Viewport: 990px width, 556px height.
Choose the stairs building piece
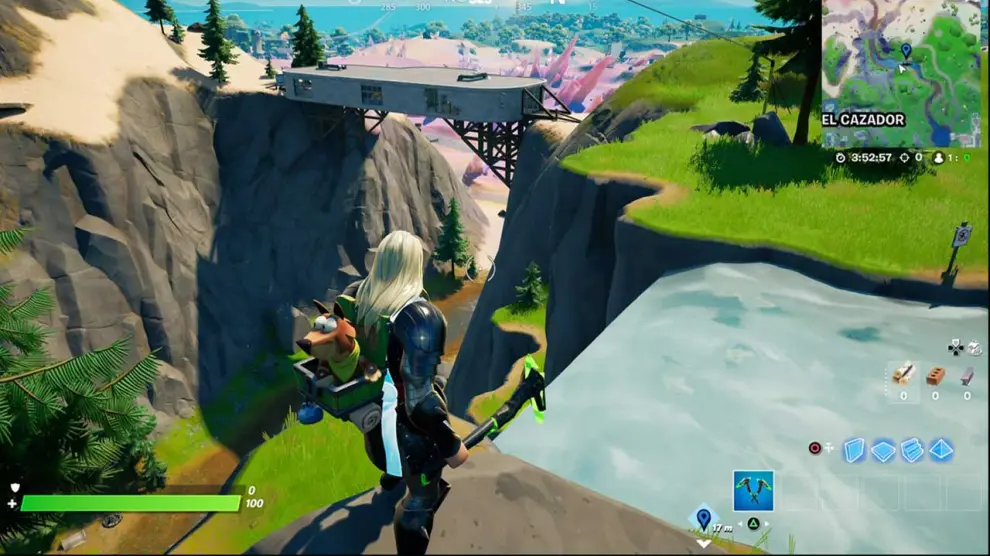click(x=912, y=450)
